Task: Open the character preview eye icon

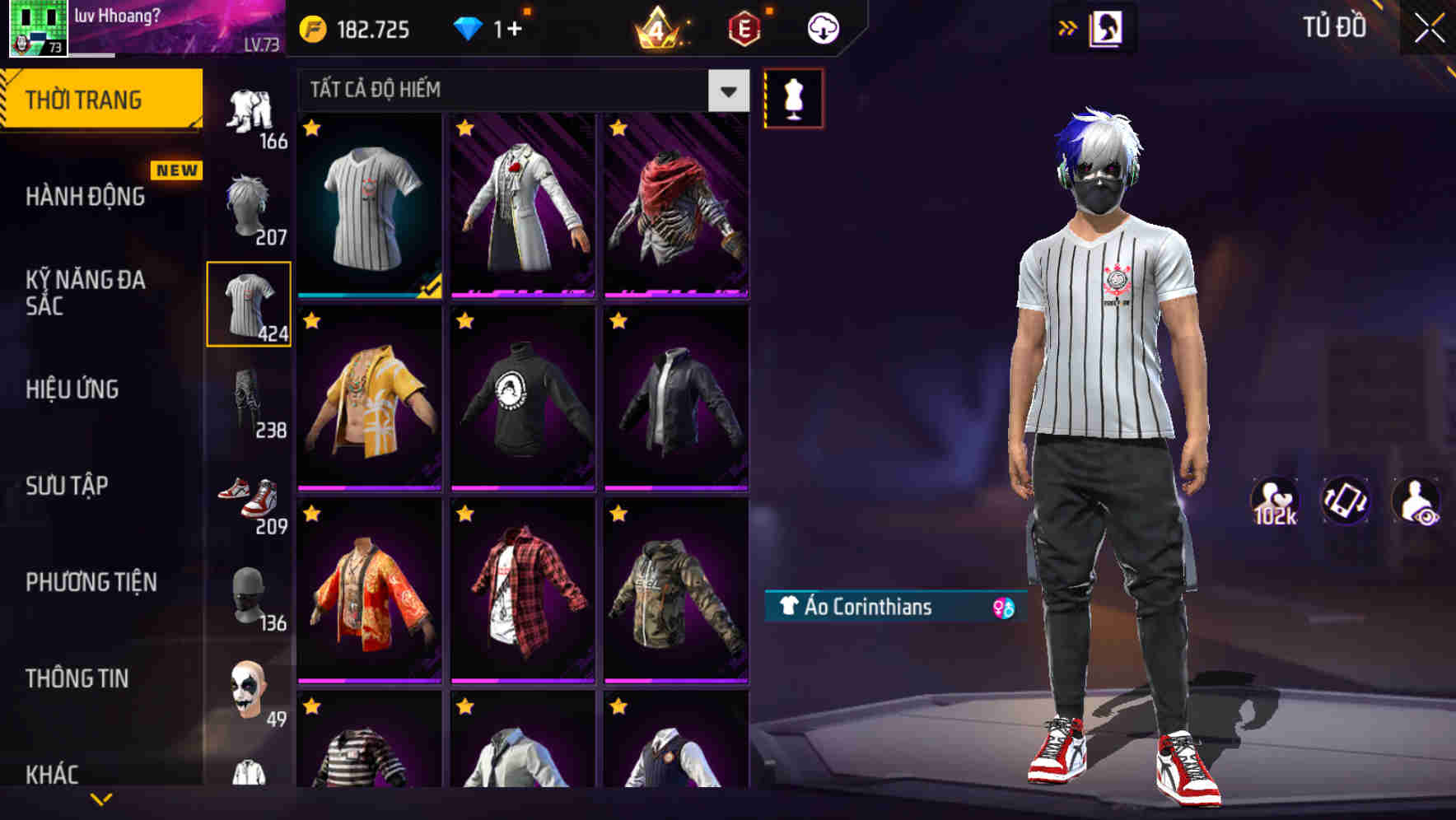Action: [1418, 501]
